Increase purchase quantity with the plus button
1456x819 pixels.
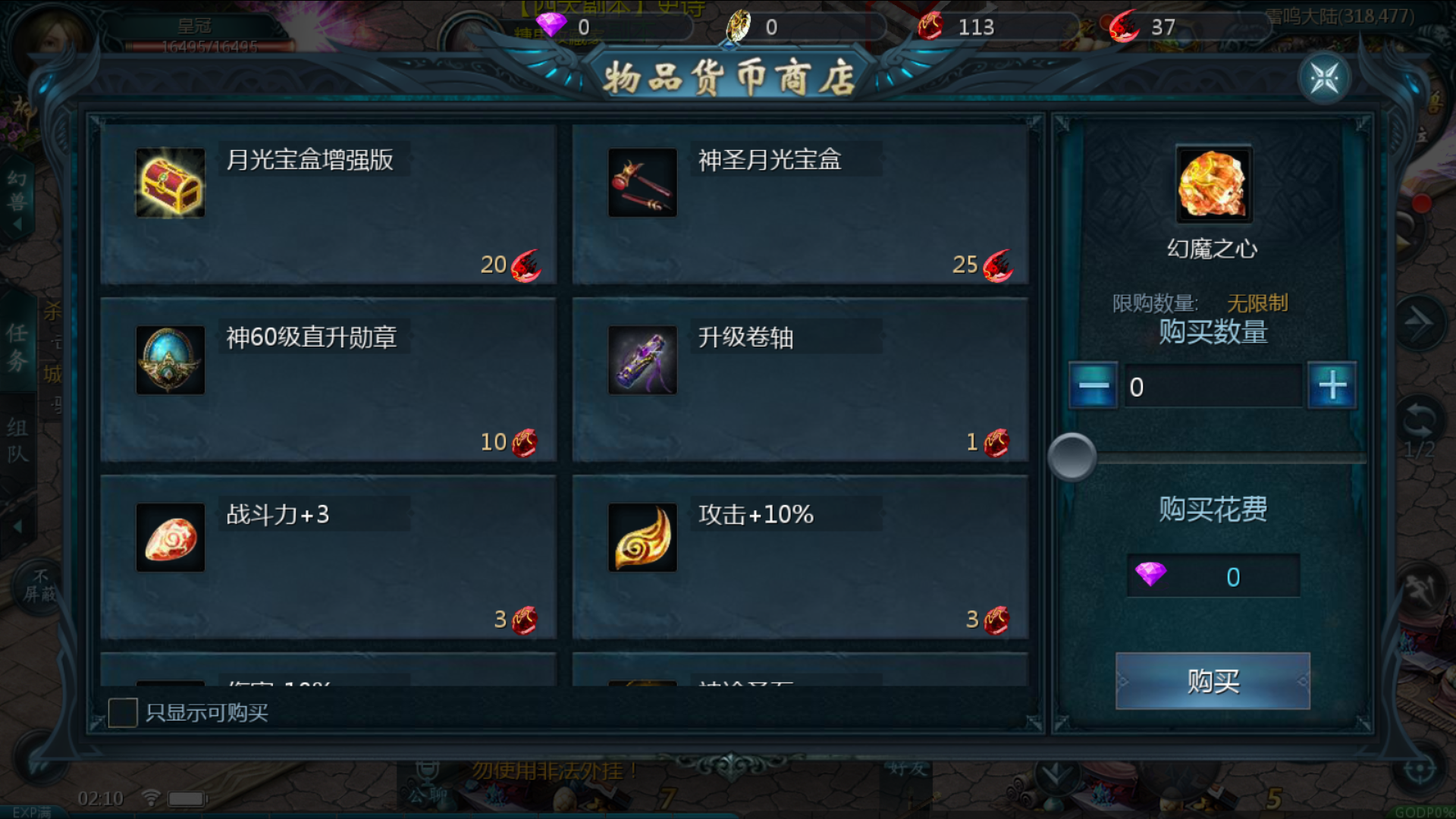1332,386
